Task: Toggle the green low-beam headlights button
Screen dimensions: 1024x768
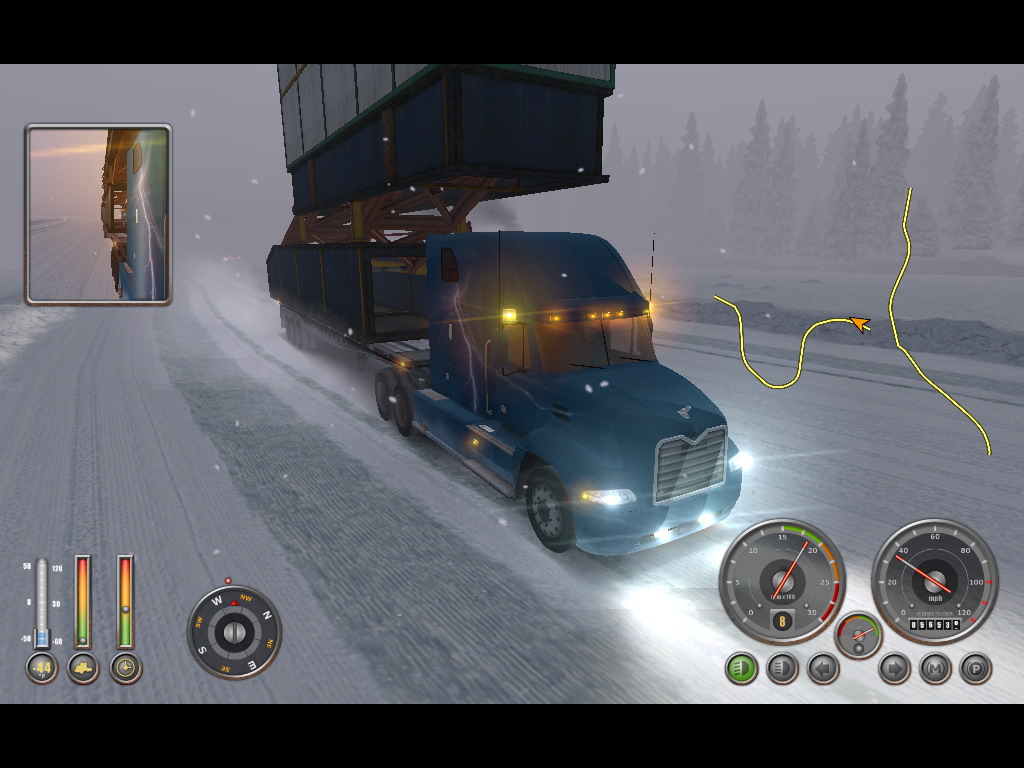Action: click(x=741, y=668)
